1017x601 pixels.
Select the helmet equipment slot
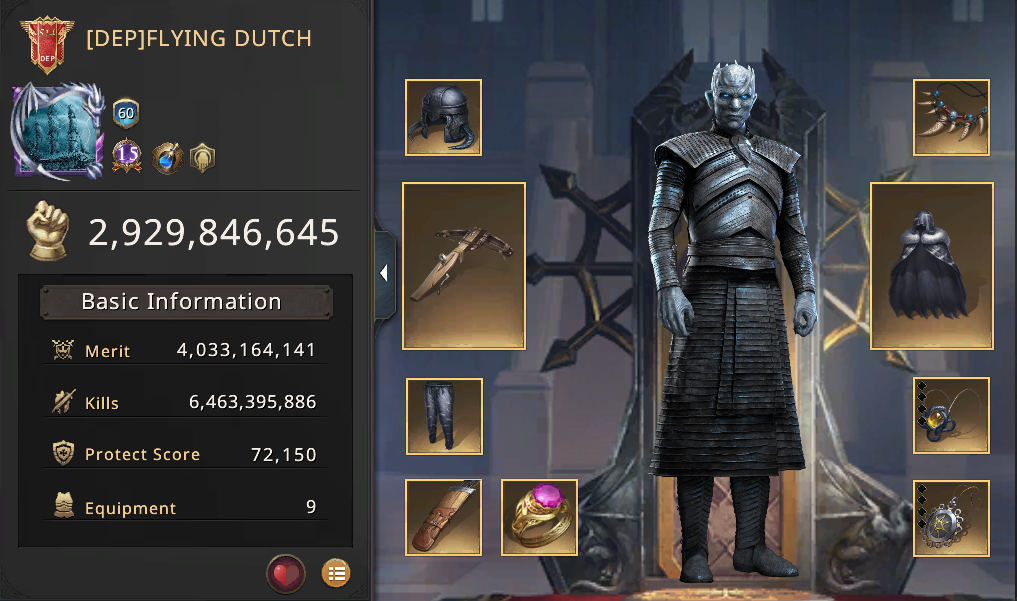pos(443,118)
